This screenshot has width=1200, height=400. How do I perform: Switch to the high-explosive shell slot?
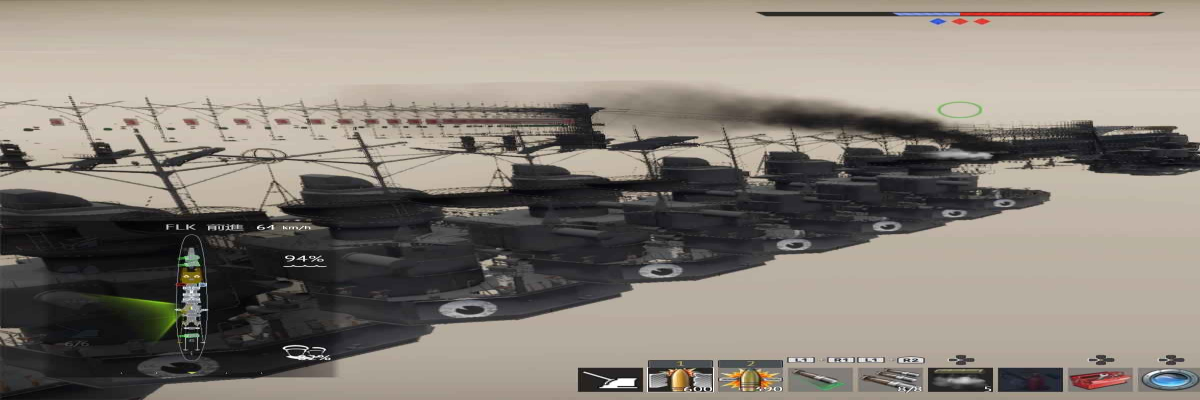pyautogui.click(x=750, y=377)
